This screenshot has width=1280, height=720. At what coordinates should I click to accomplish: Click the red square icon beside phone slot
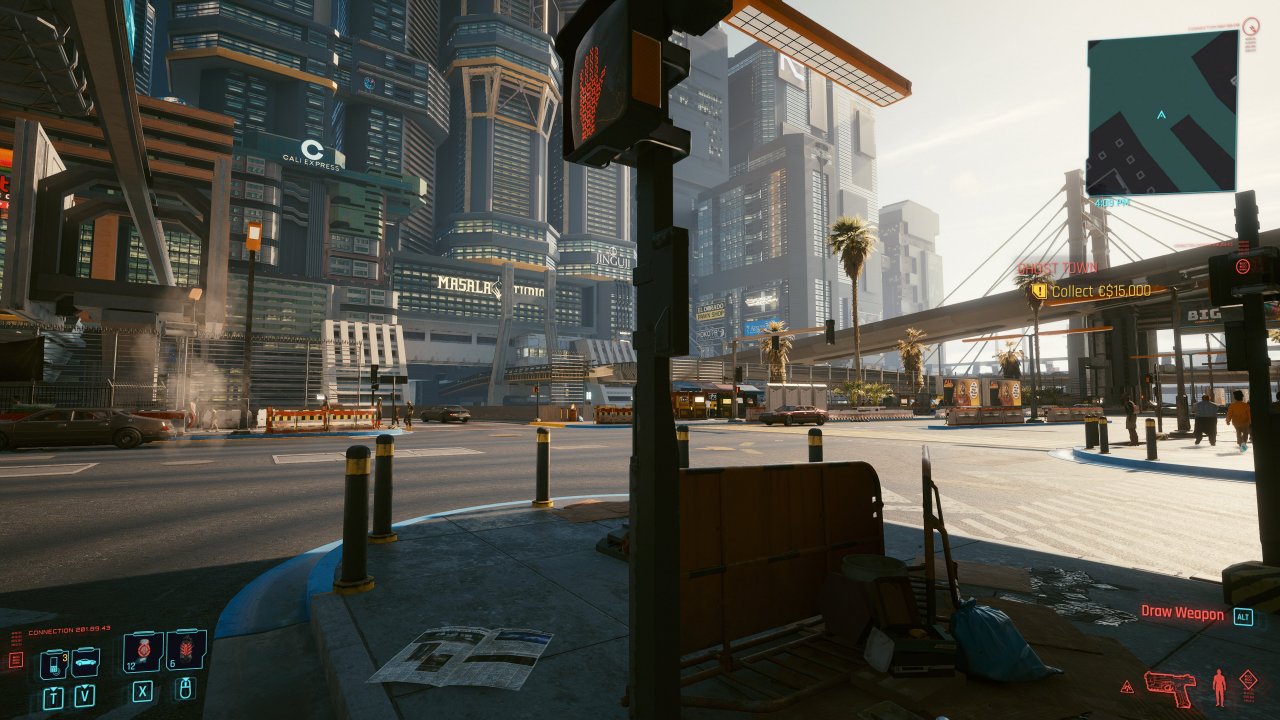click(16, 660)
